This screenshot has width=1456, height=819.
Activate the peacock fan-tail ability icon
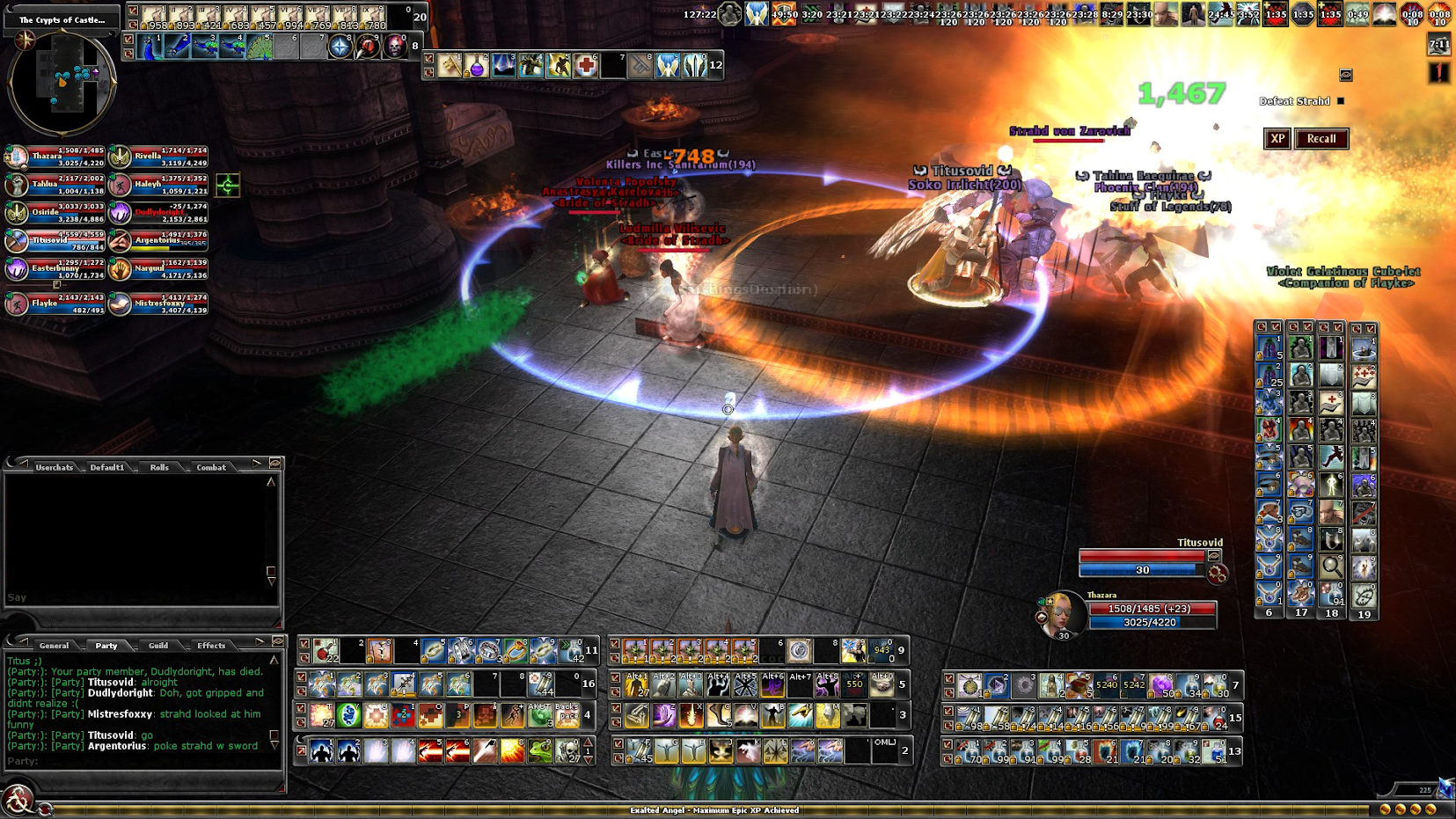point(260,47)
